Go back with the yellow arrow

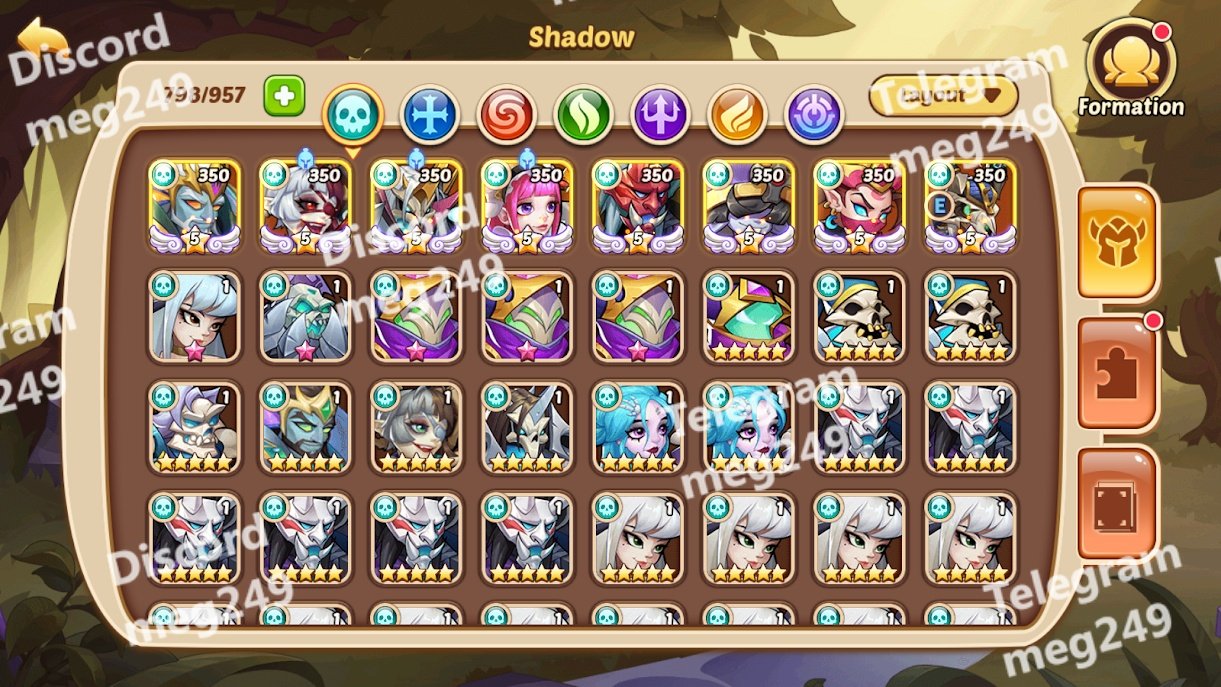point(42,42)
